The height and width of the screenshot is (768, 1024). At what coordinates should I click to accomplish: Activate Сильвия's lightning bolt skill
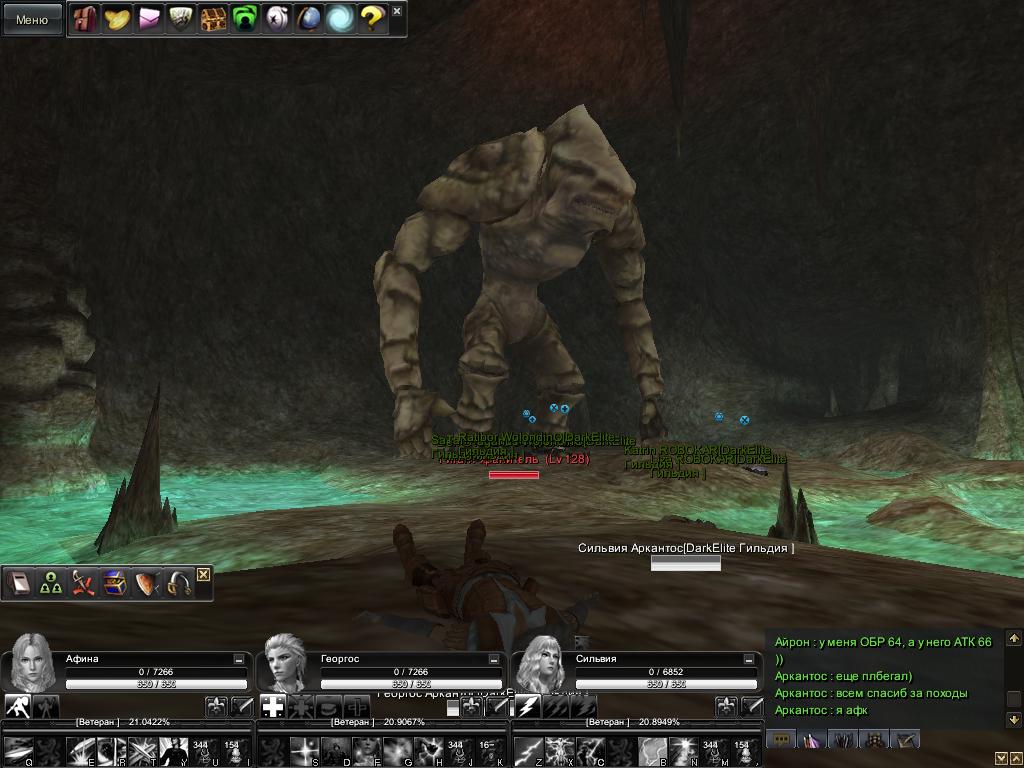click(529, 707)
